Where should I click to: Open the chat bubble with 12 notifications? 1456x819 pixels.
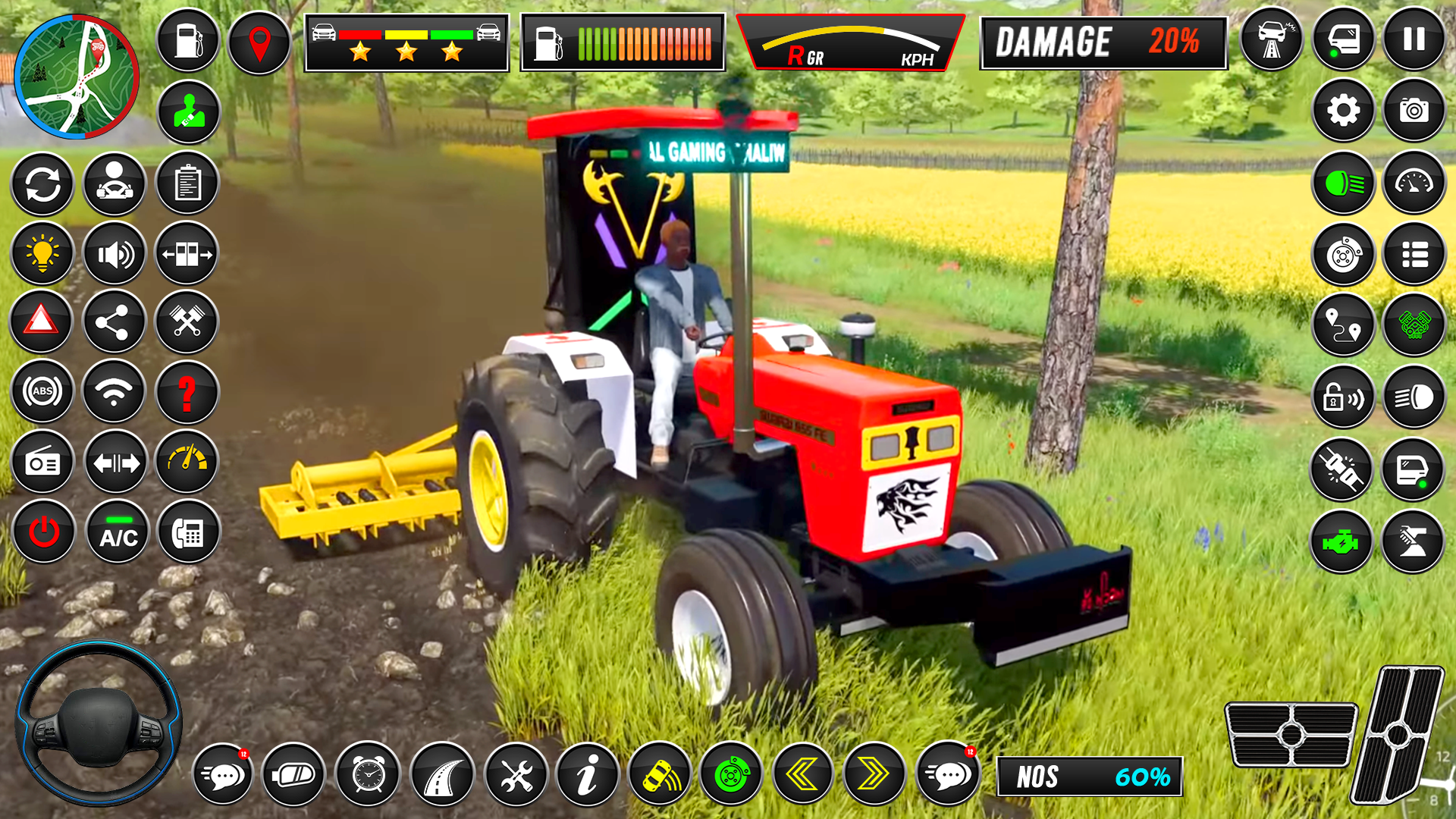[x=224, y=774]
